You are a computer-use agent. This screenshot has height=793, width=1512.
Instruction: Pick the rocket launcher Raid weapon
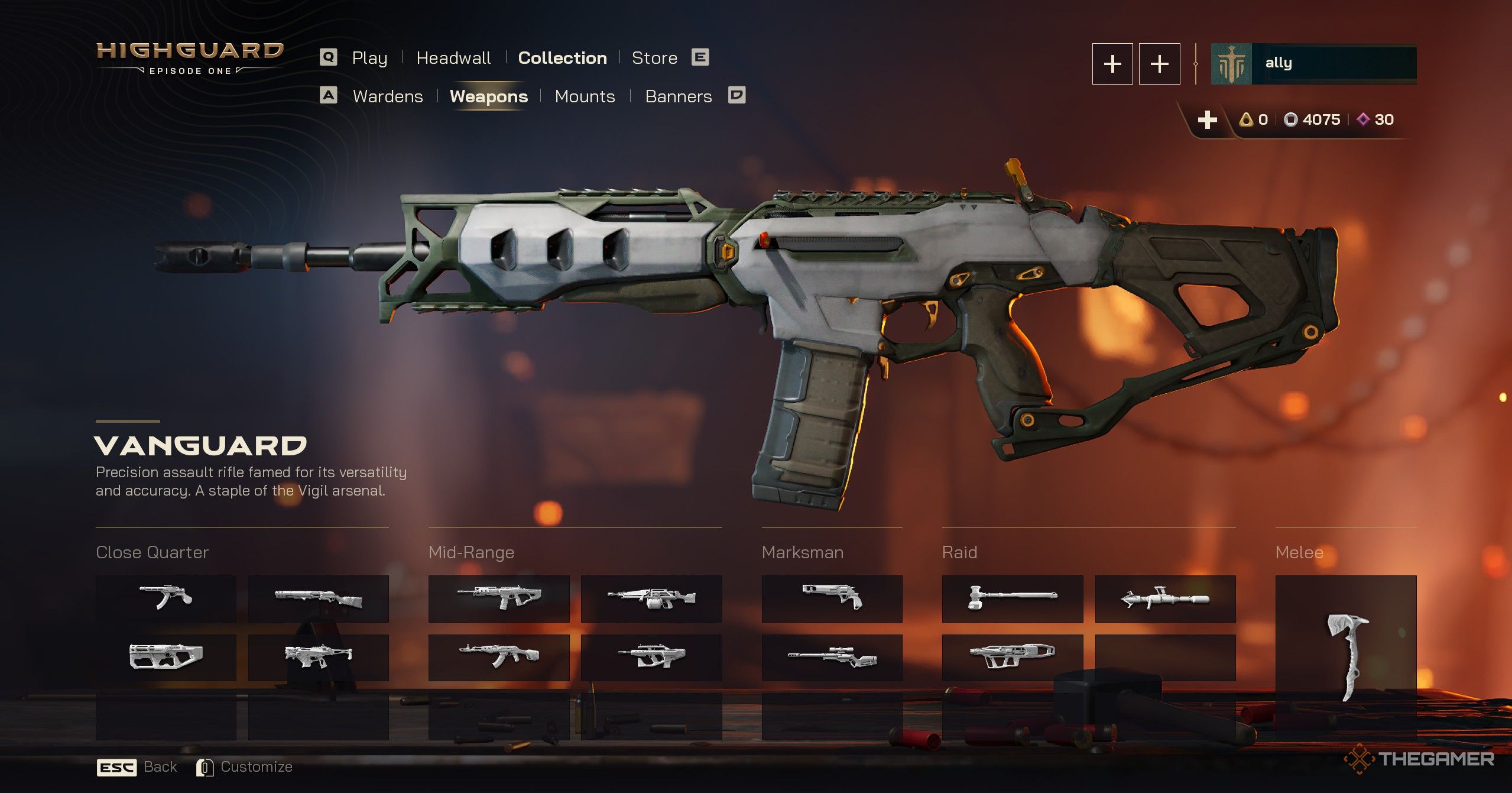(x=1165, y=598)
